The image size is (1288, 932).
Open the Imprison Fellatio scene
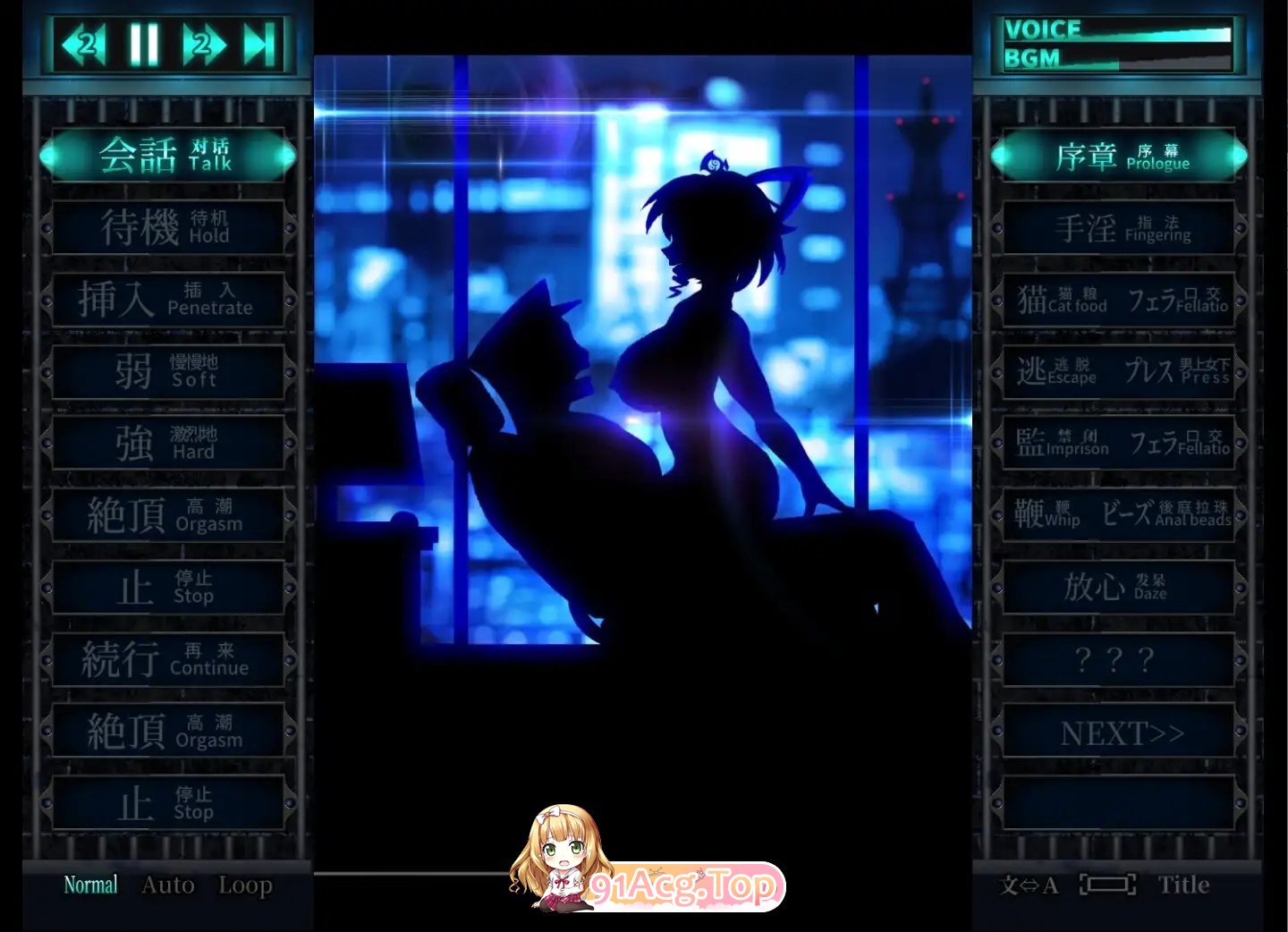point(1119,443)
